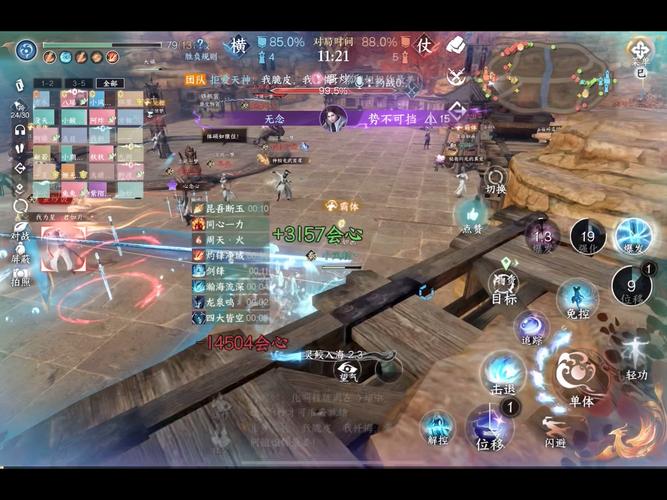This screenshot has width=667, height=500.
Task: Show the 全部 roster tab
Action: click(x=109, y=83)
